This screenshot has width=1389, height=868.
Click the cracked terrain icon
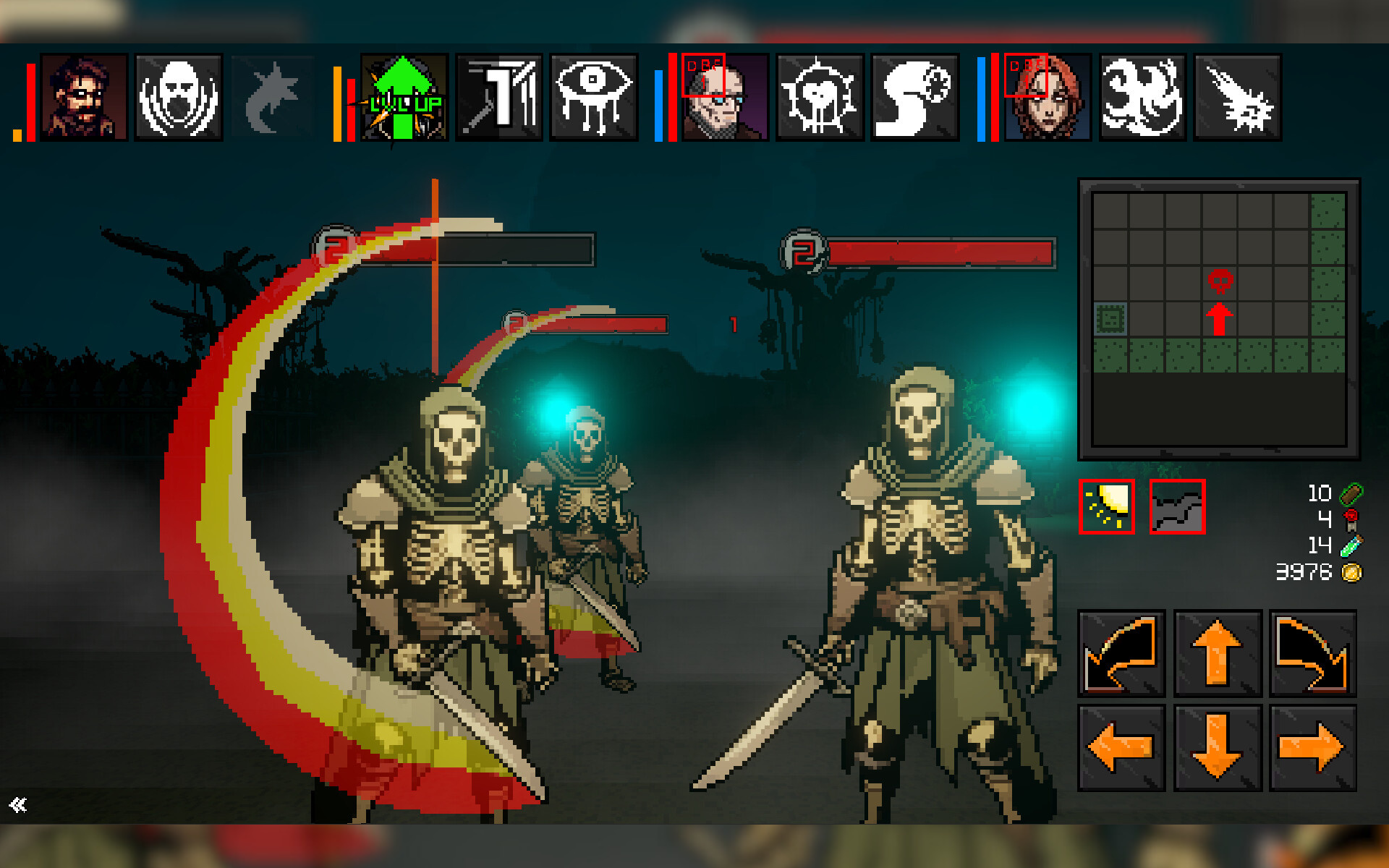1177,507
